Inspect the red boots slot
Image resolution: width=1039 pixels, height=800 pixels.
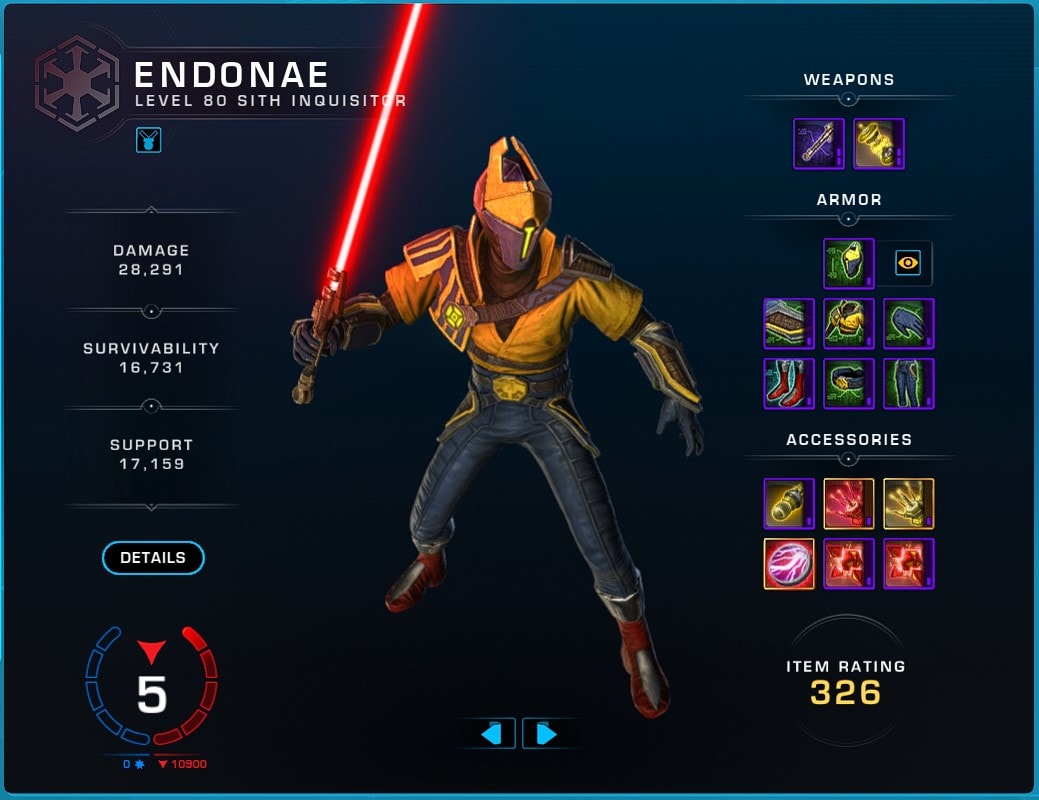pos(789,384)
